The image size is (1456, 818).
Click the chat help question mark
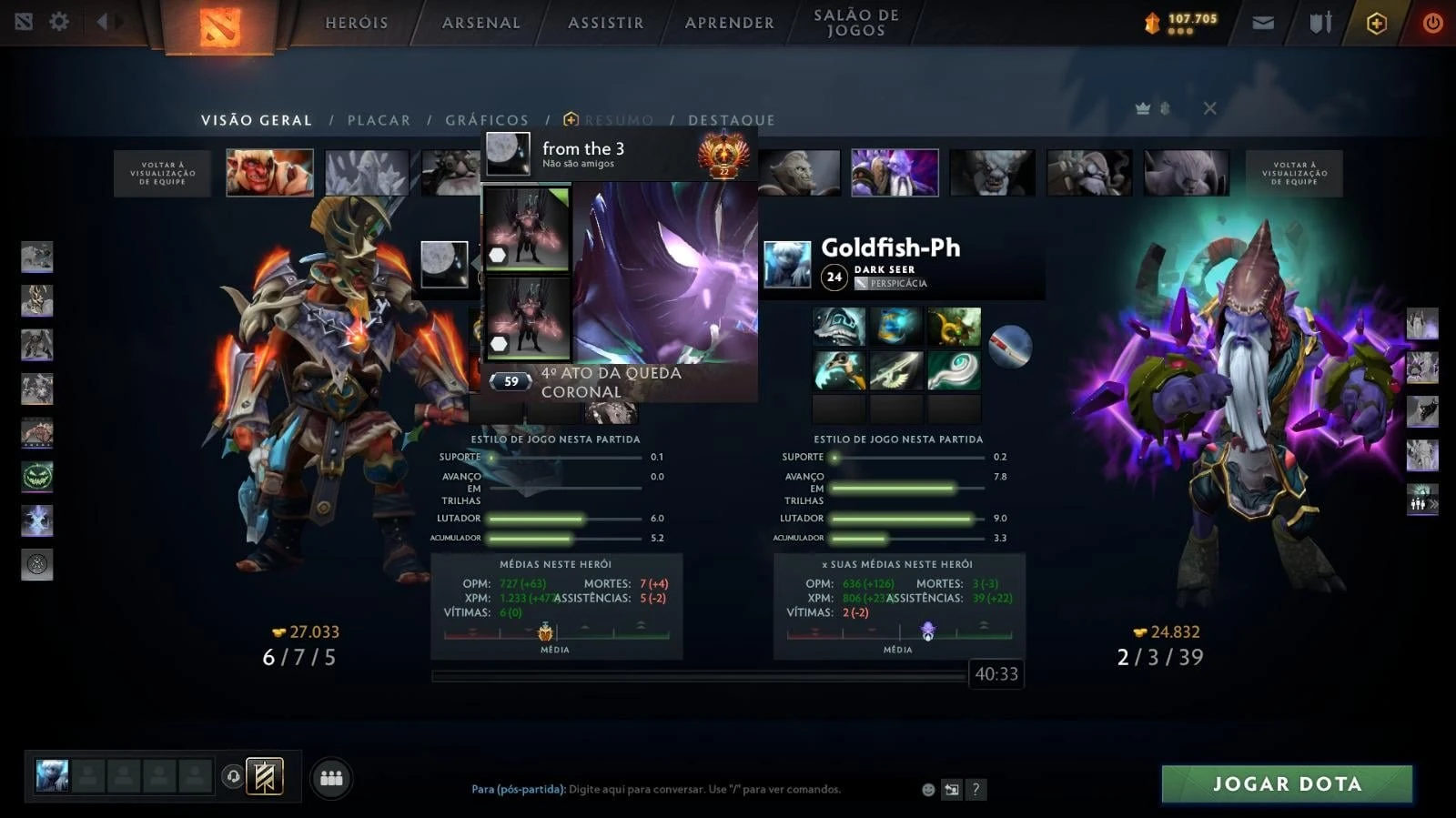tap(976, 790)
